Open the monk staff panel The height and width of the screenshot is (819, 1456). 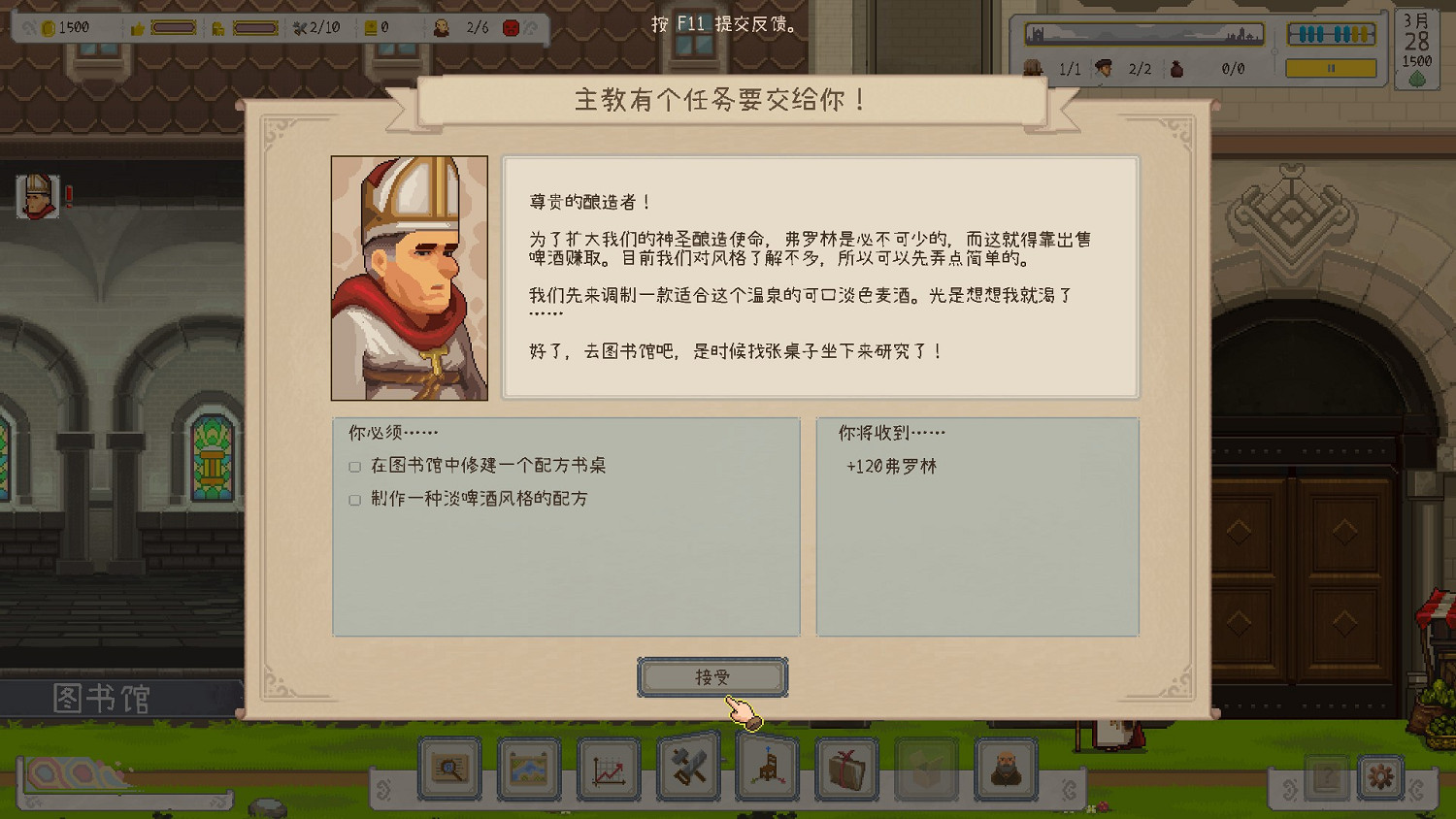(1007, 770)
